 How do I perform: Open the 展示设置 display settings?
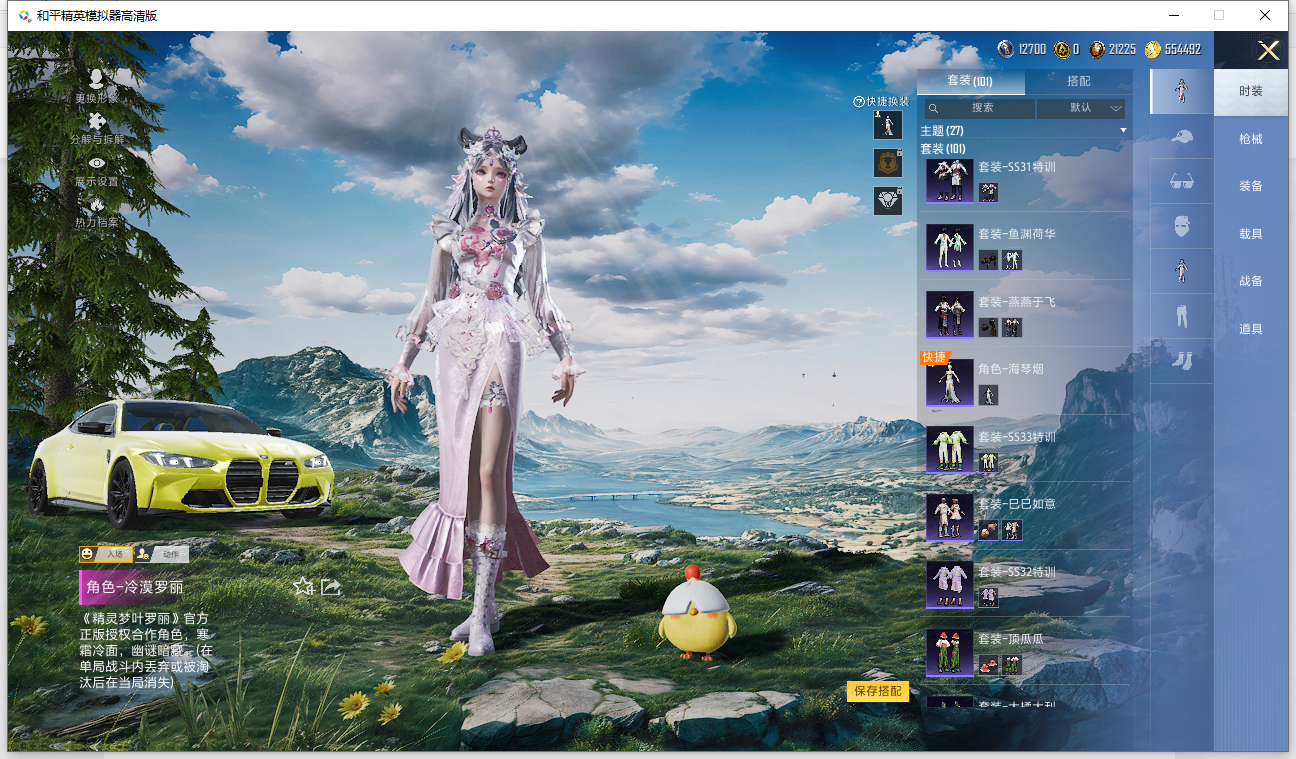[96, 170]
